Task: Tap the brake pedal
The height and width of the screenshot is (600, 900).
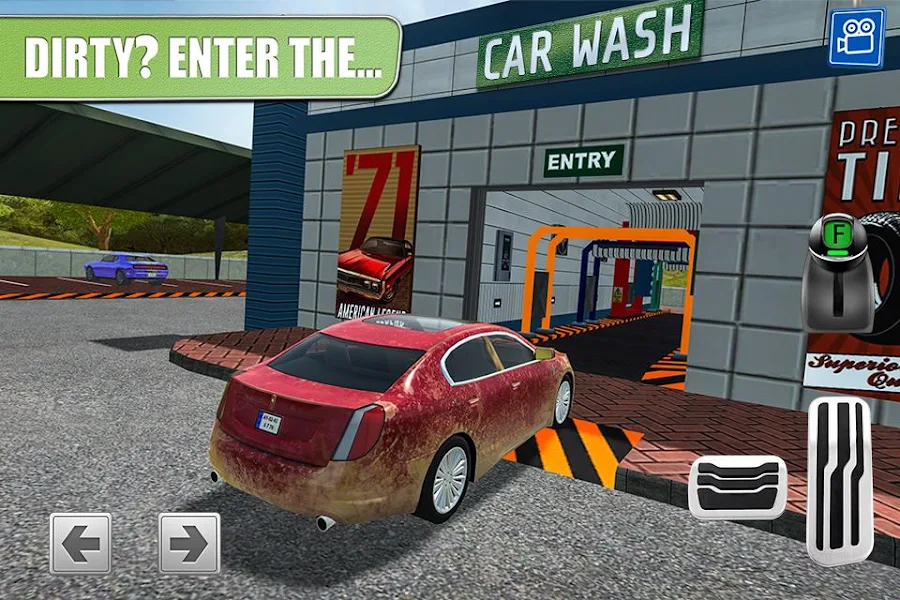Action: tap(737, 487)
